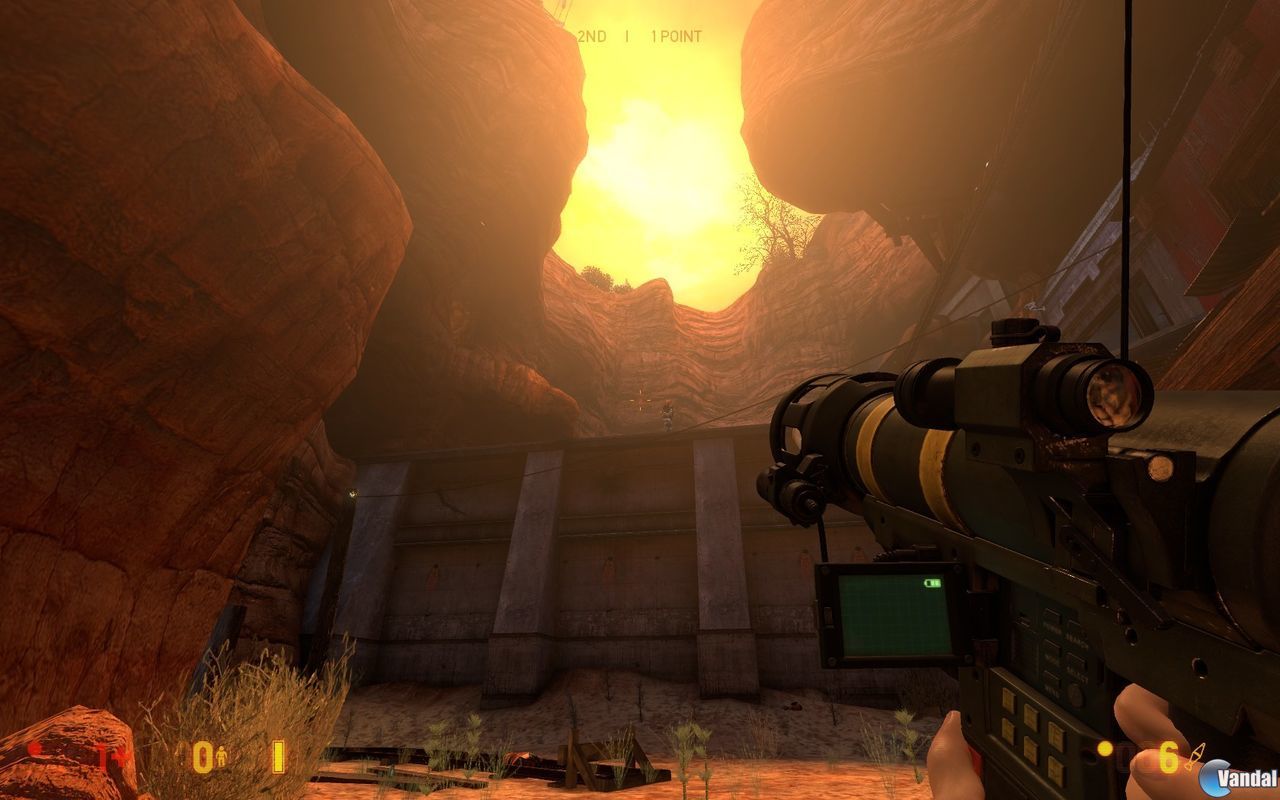The height and width of the screenshot is (800, 1280).
Task: Click the round dial below the panel labels
Action: [x=1077, y=695]
